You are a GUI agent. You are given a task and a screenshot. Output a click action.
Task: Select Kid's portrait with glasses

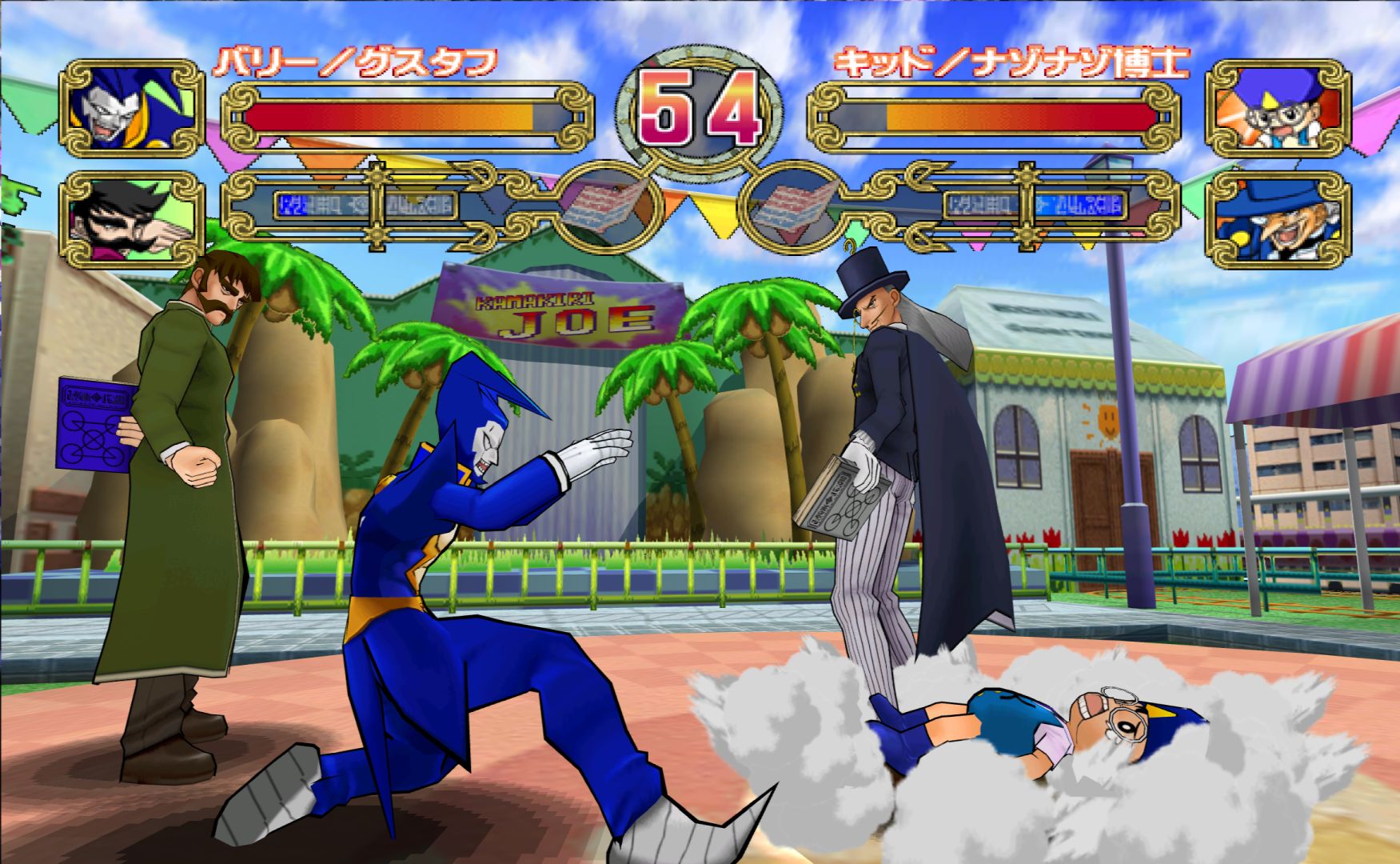click(1278, 109)
